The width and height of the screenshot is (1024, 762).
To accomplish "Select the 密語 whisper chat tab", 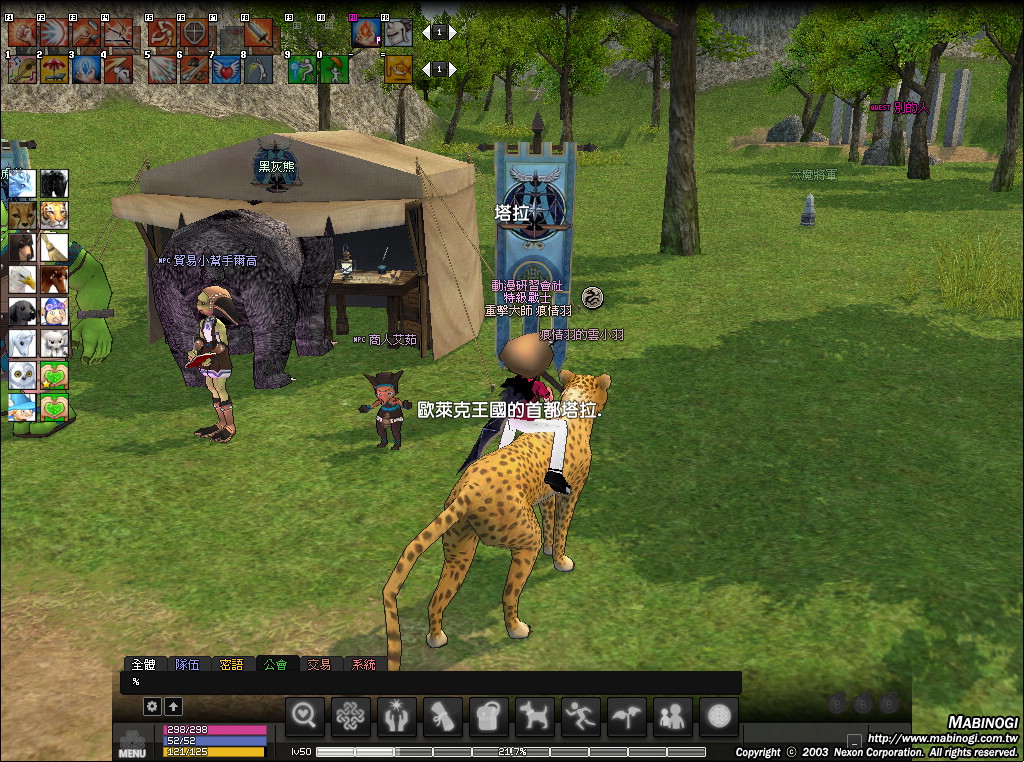I will coord(231,664).
